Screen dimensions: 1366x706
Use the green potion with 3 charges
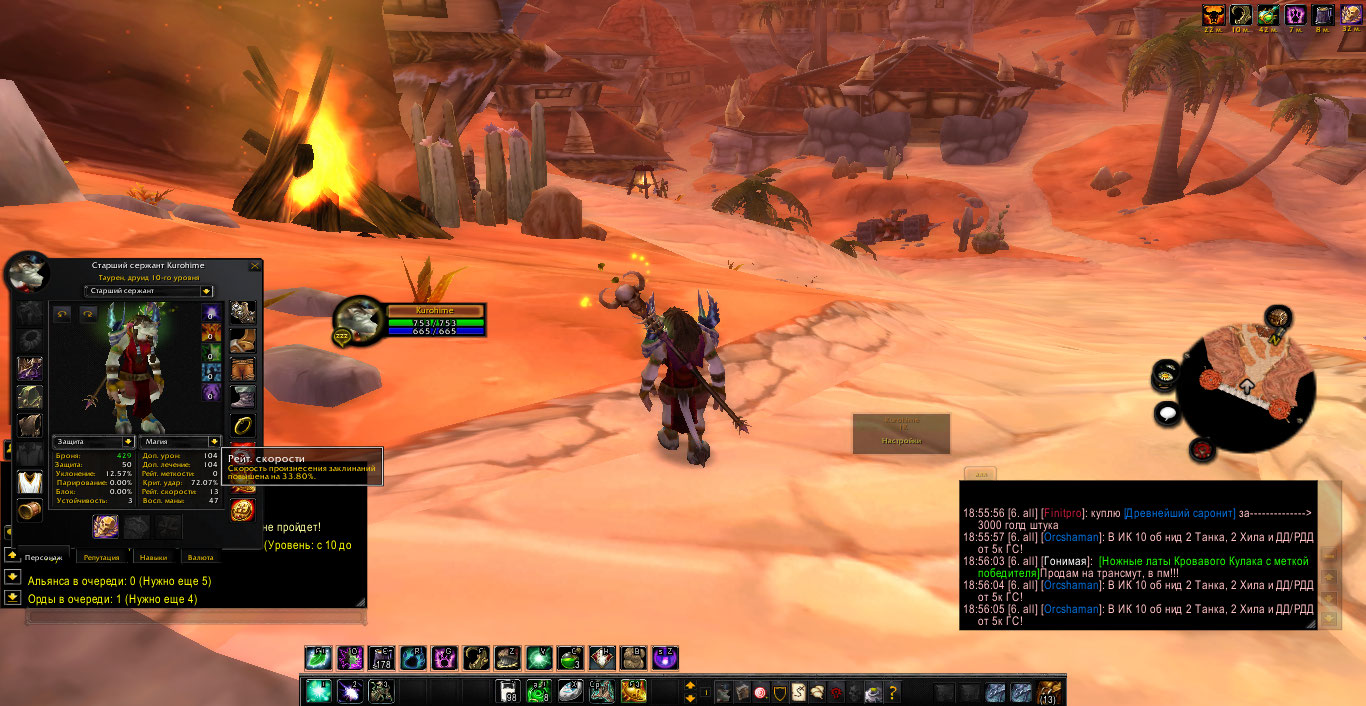point(571,658)
